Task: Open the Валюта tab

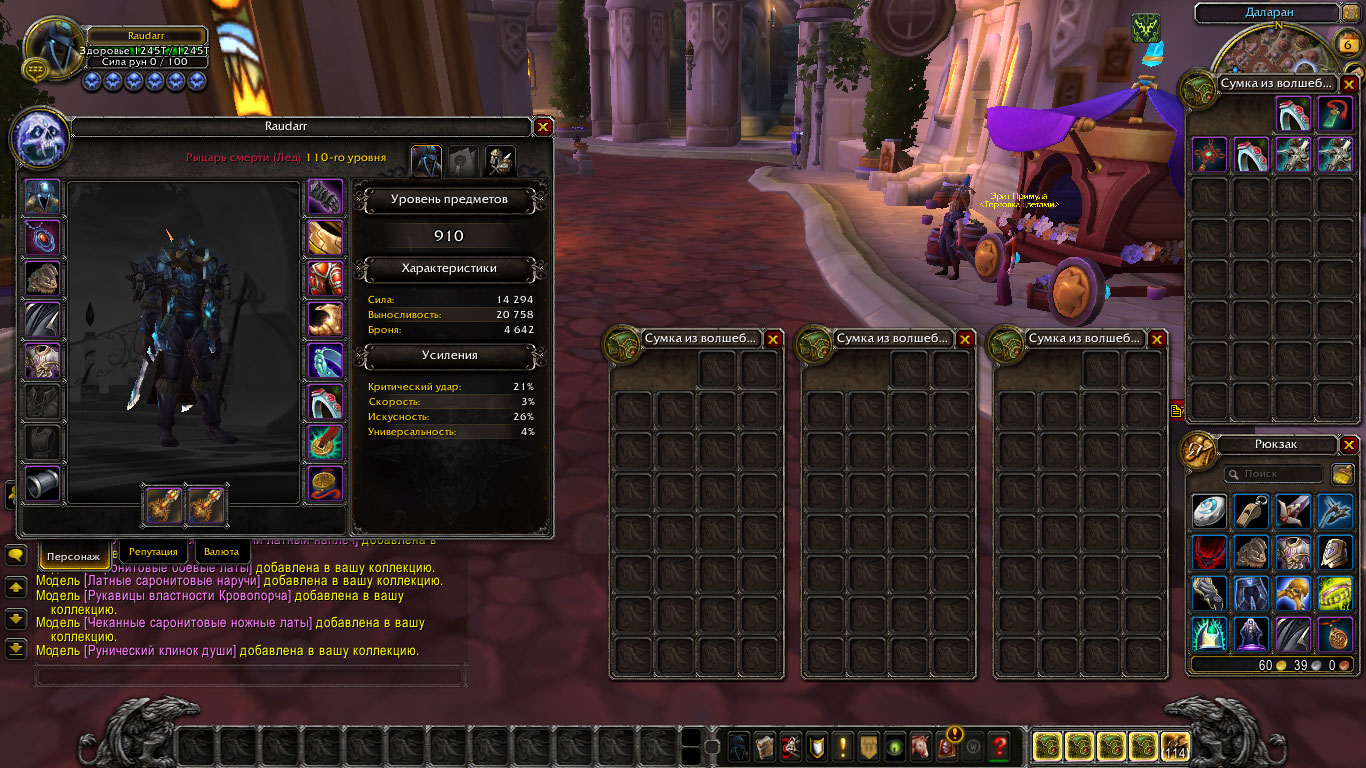Action: point(221,551)
